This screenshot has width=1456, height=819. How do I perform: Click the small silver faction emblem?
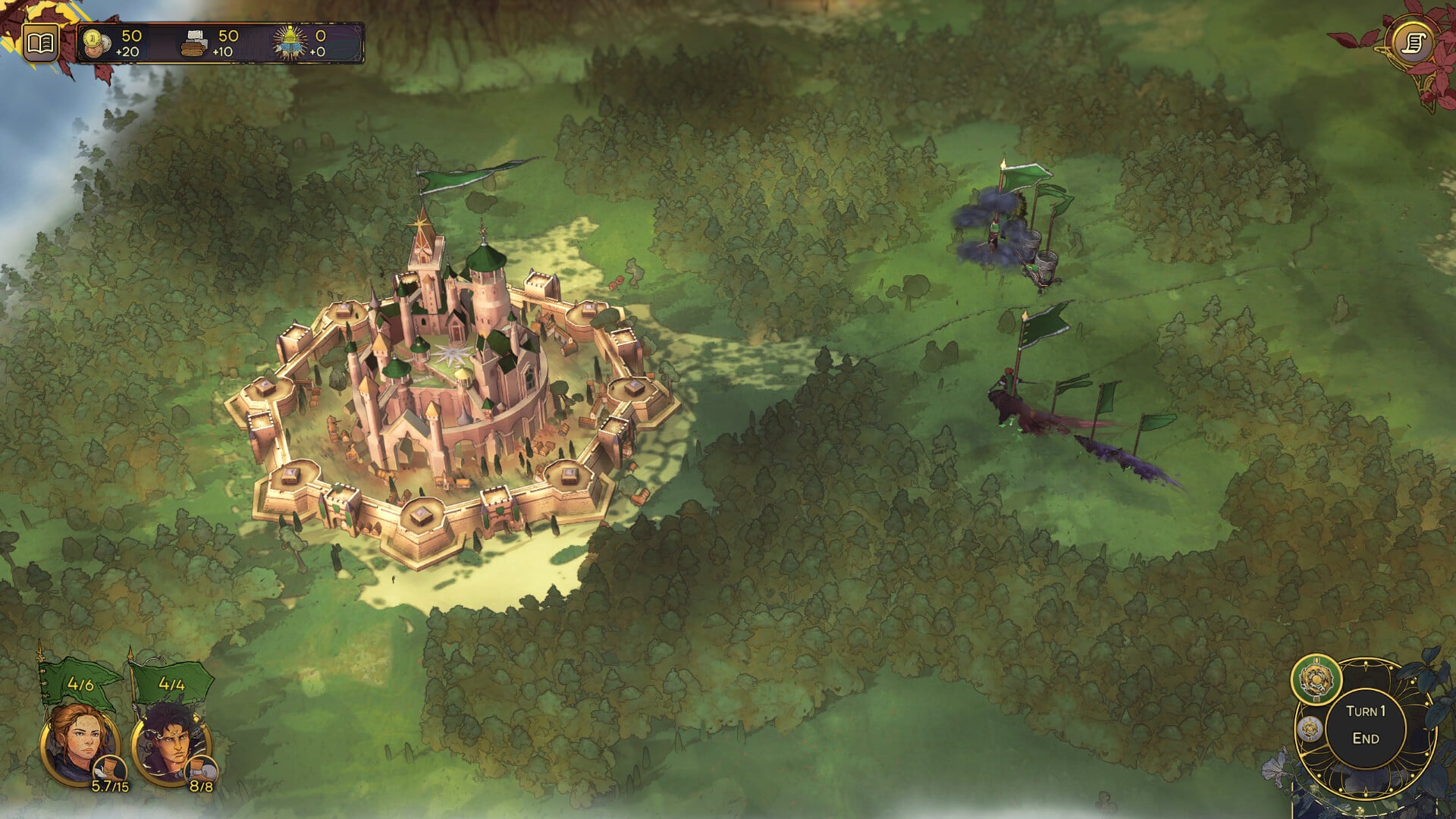pos(1310,730)
